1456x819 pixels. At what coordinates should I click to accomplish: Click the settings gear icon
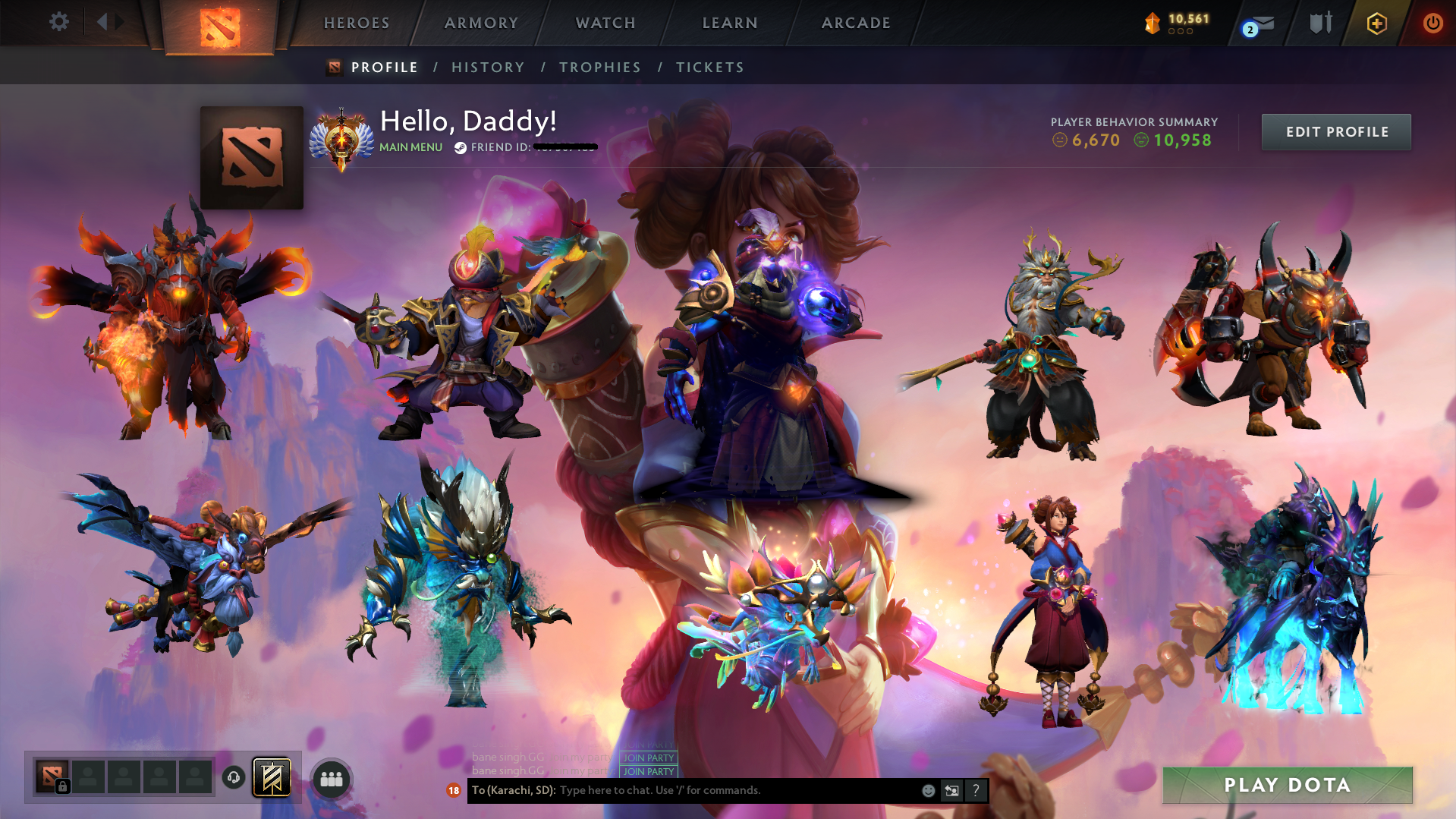59,22
